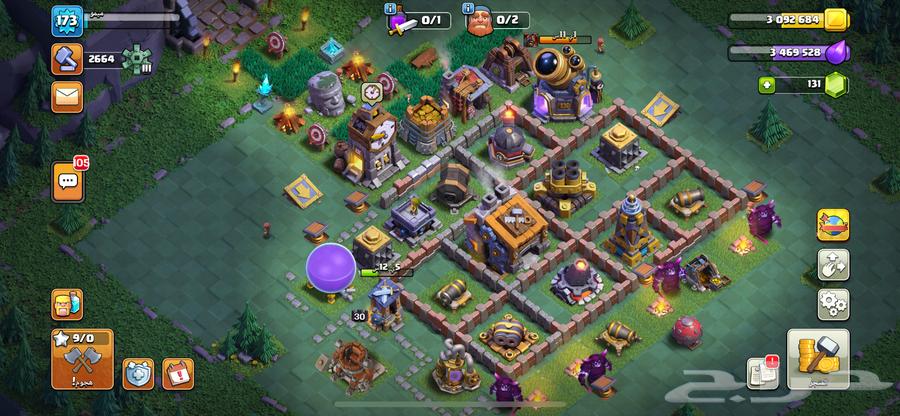
Task: Open the layout editor hand icon
Action: [x=832, y=264]
